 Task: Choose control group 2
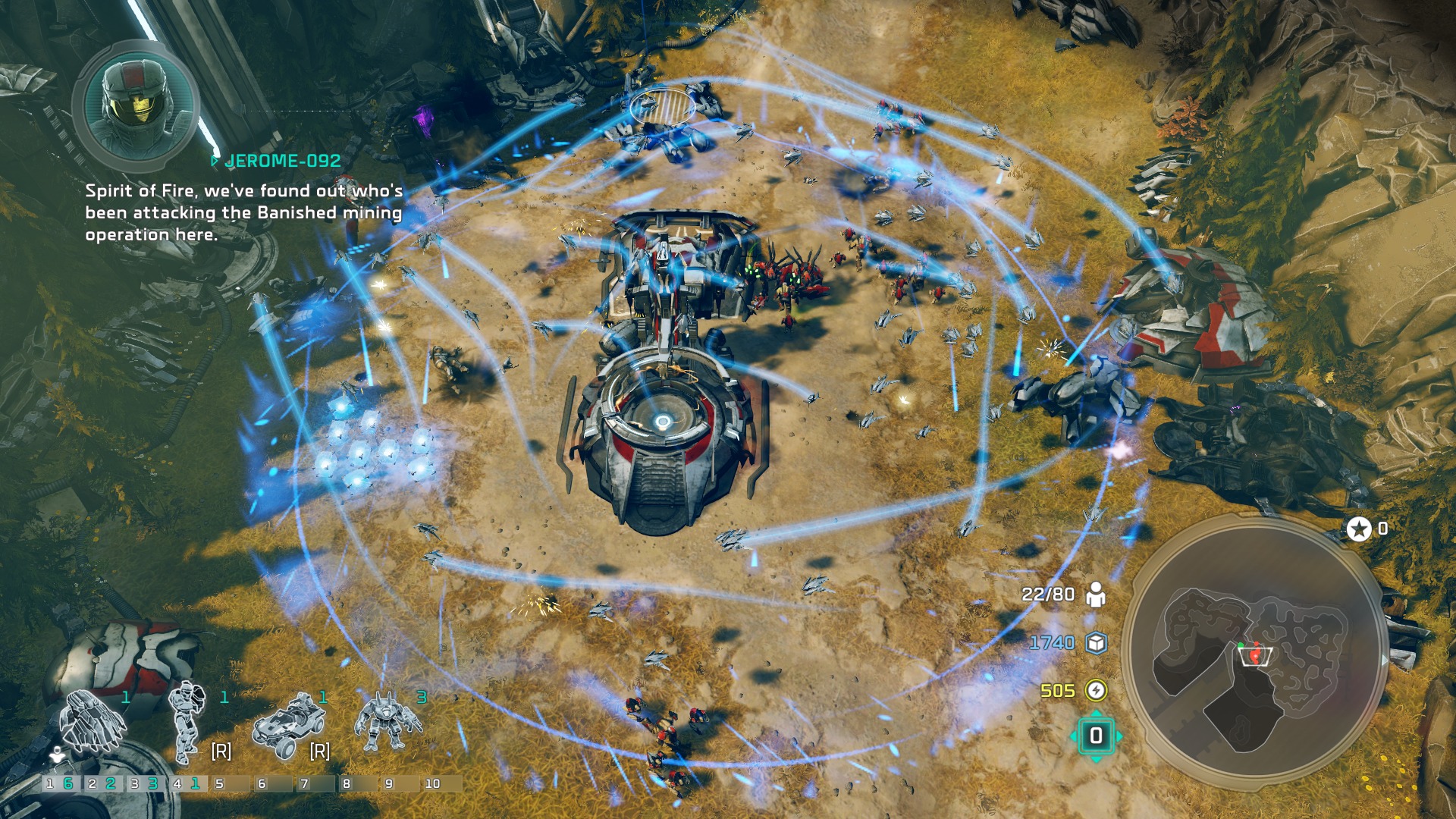coord(101,783)
